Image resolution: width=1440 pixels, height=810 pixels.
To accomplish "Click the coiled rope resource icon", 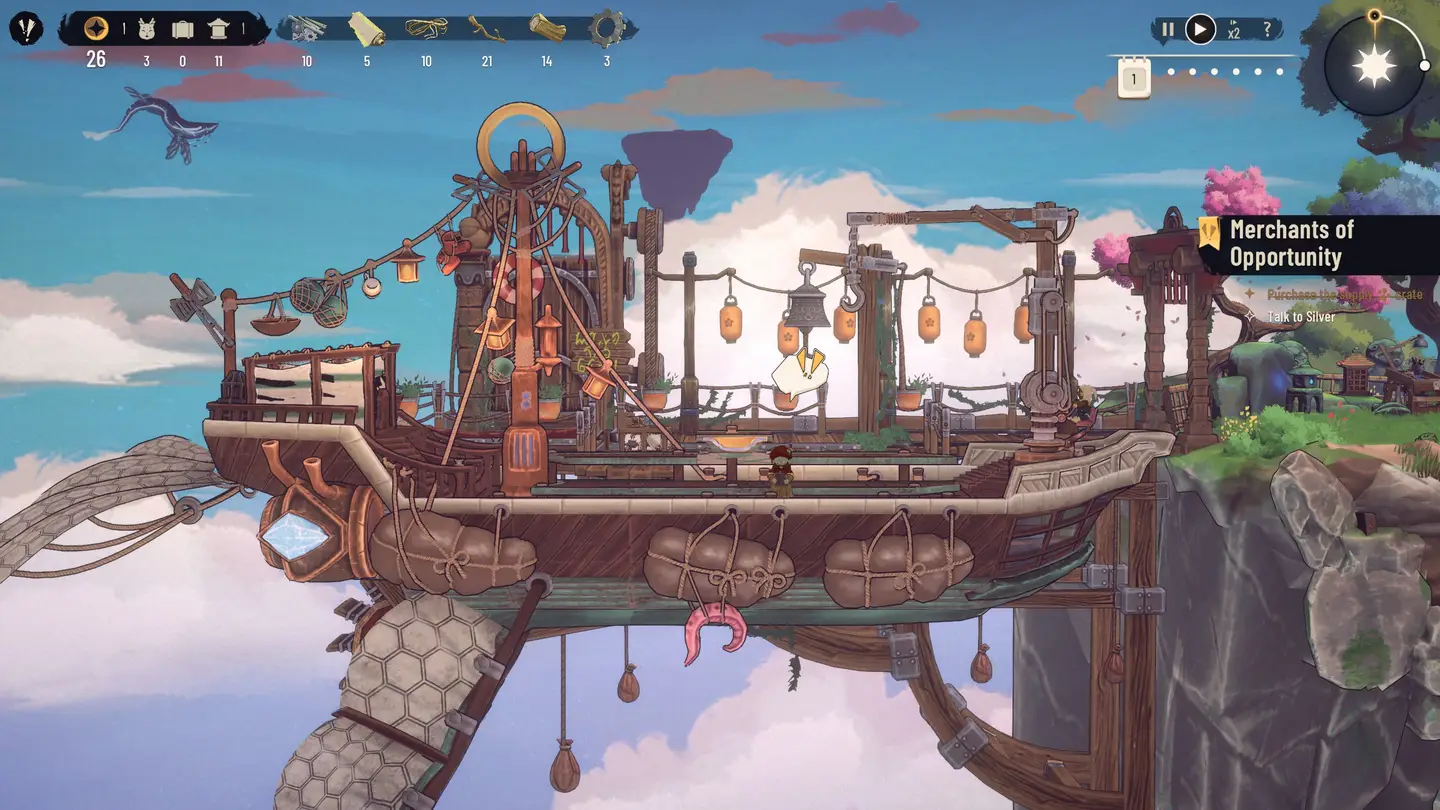I will (426, 29).
